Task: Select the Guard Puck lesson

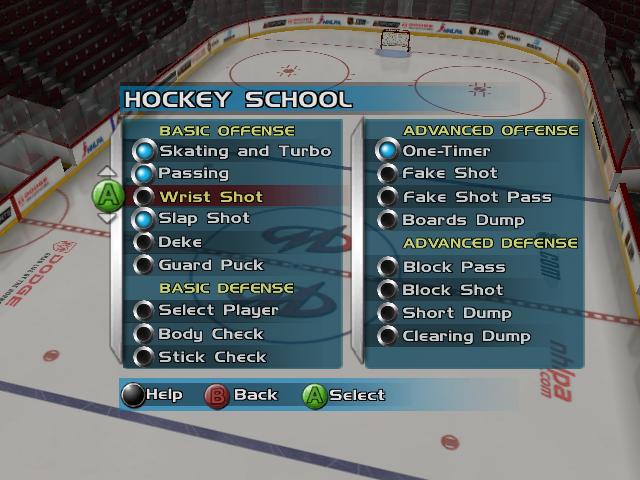Action: [x=211, y=265]
